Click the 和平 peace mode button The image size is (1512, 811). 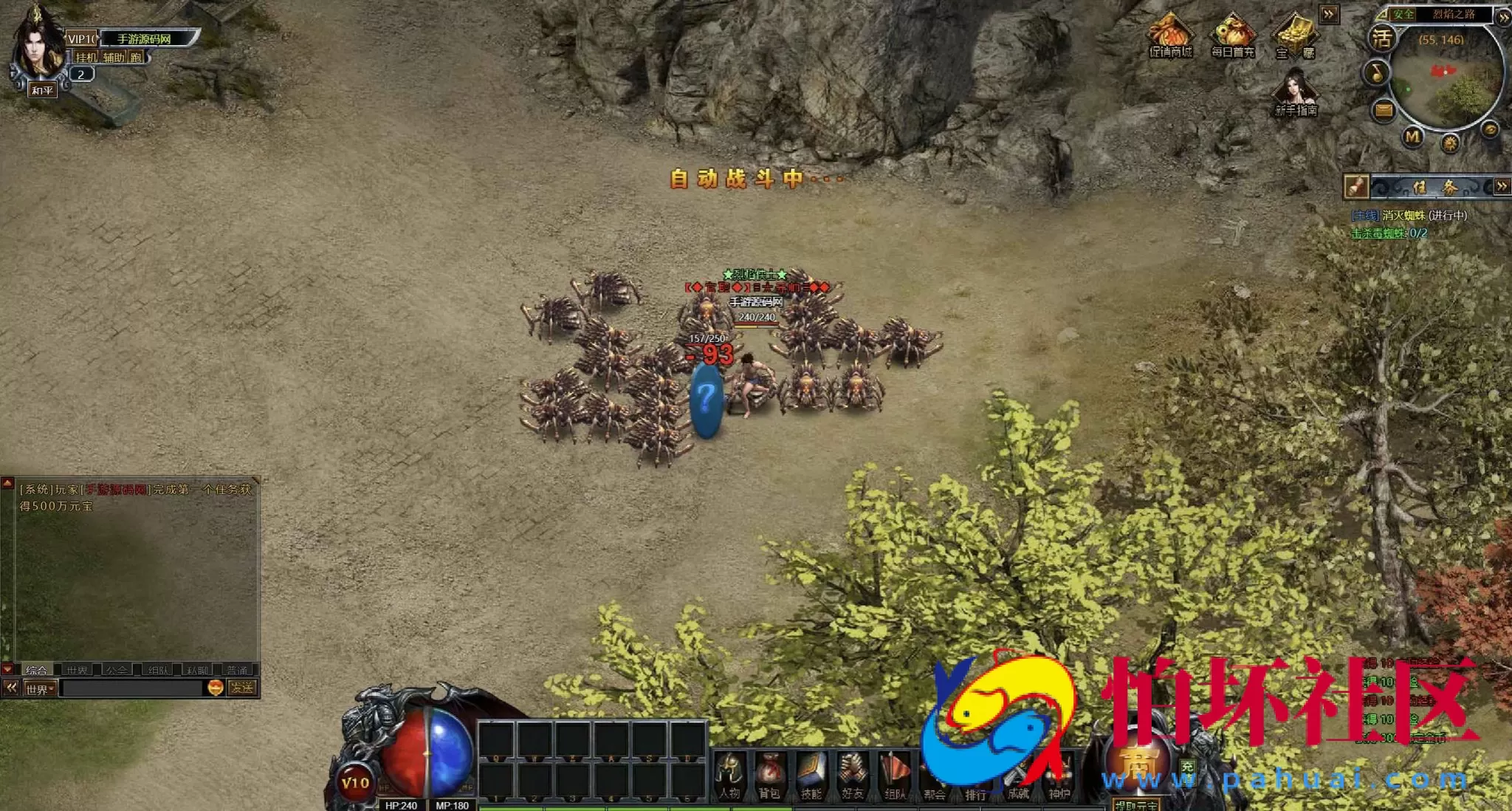coord(42,90)
